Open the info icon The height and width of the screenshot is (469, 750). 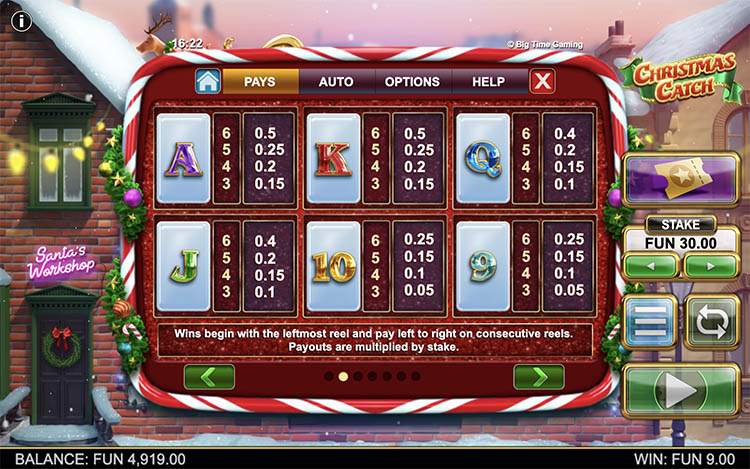point(22,20)
